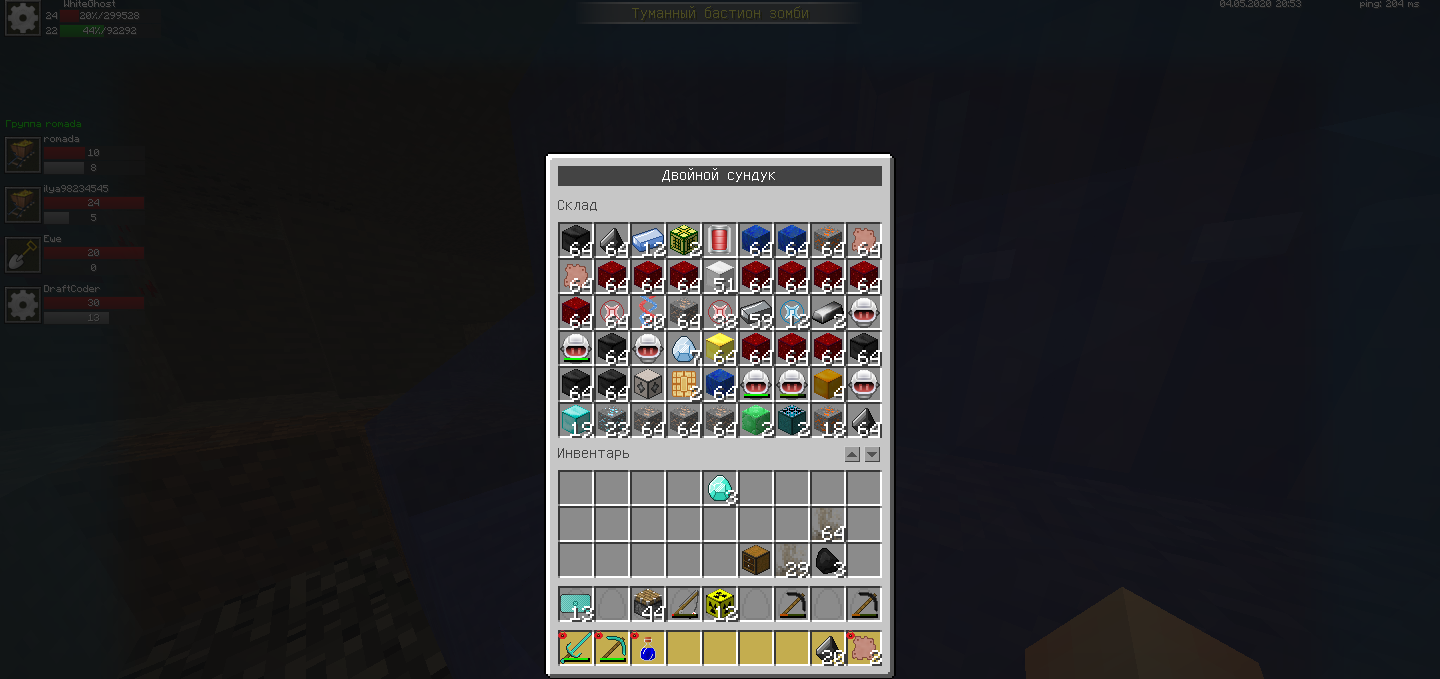
Task: Select the green emerald block stack
Action: click(x=756, y=420)
